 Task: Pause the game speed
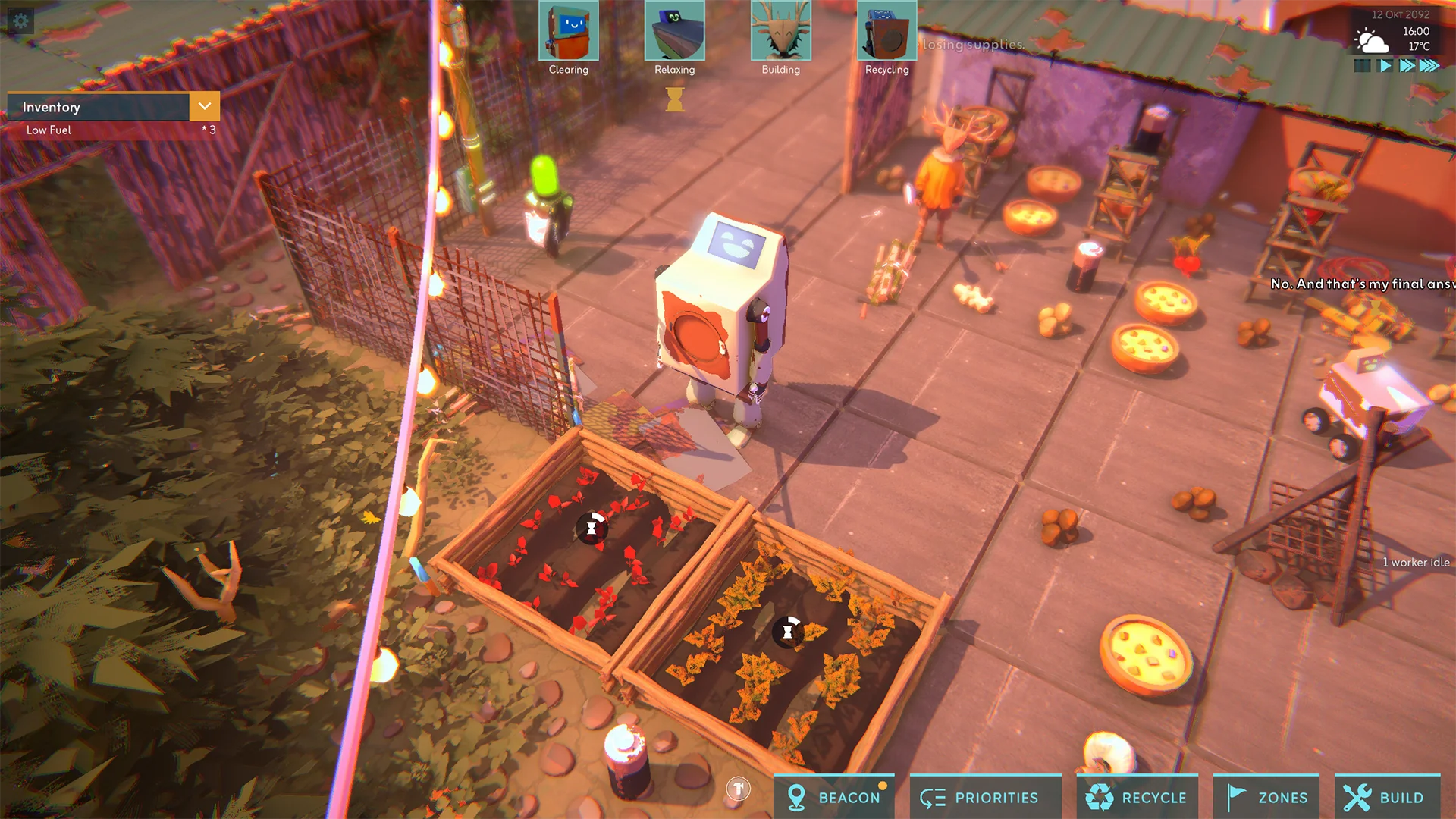click(1363, 66)
